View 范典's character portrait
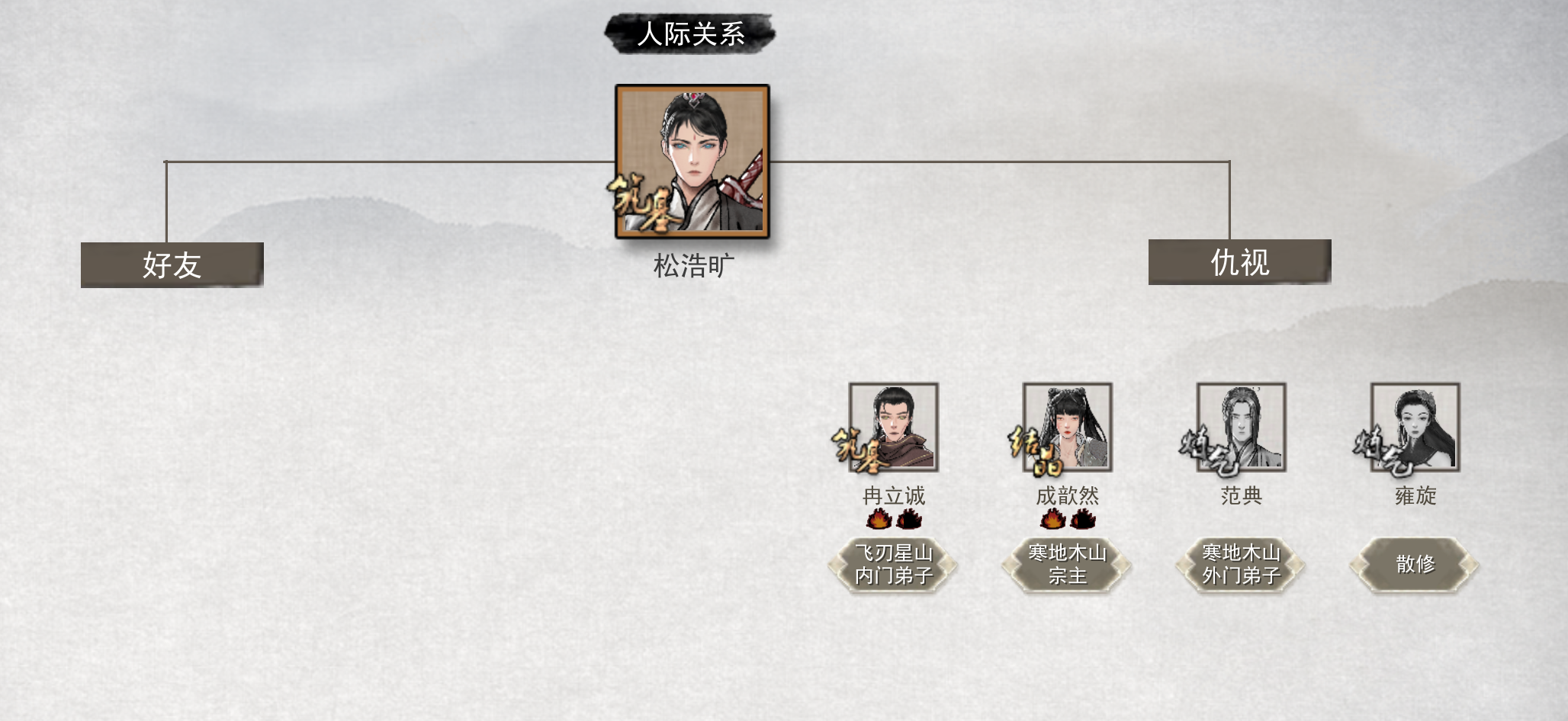1568x721 pixels. (1242, 427)
